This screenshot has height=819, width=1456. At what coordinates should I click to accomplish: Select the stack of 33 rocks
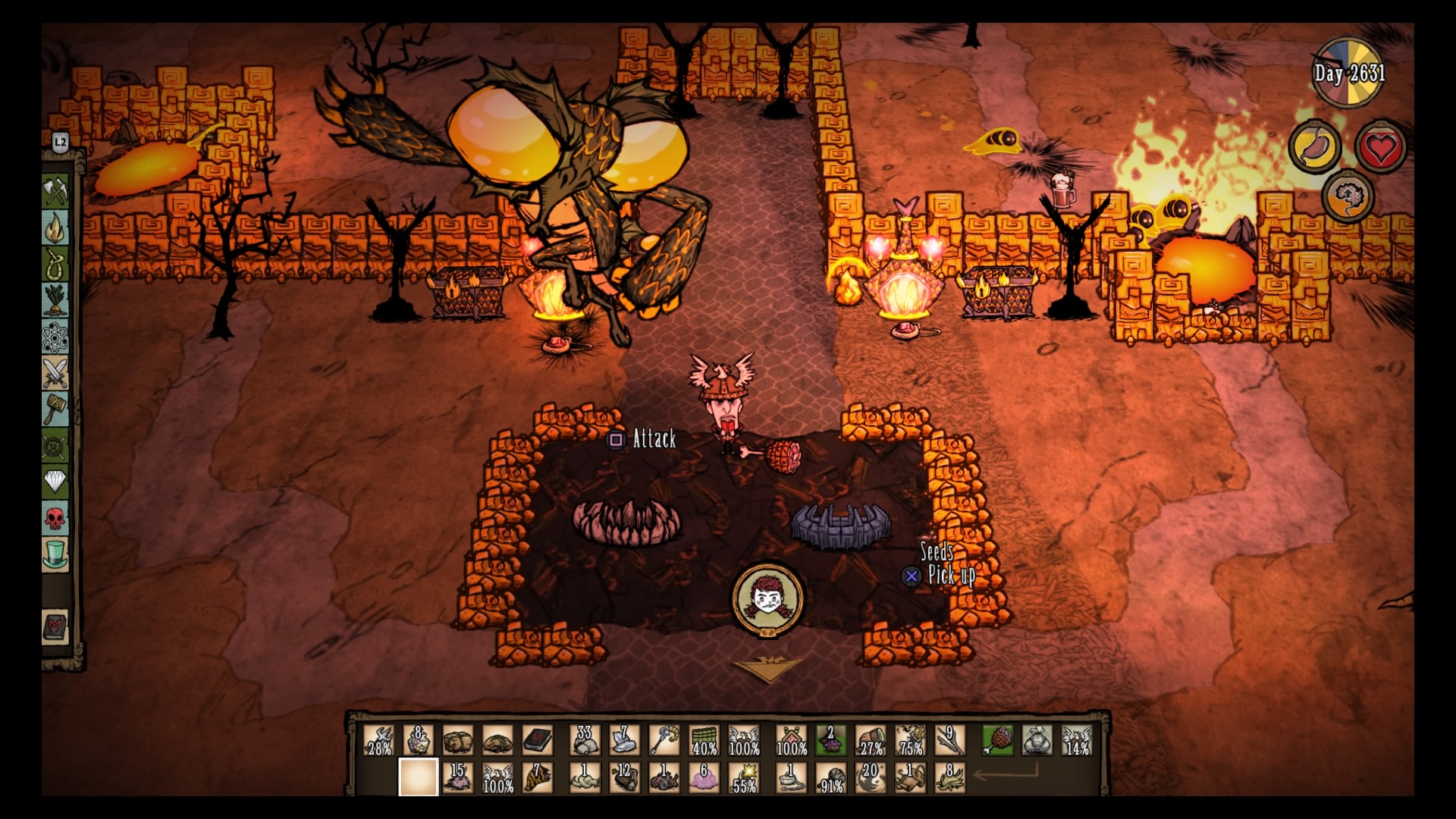585,740
